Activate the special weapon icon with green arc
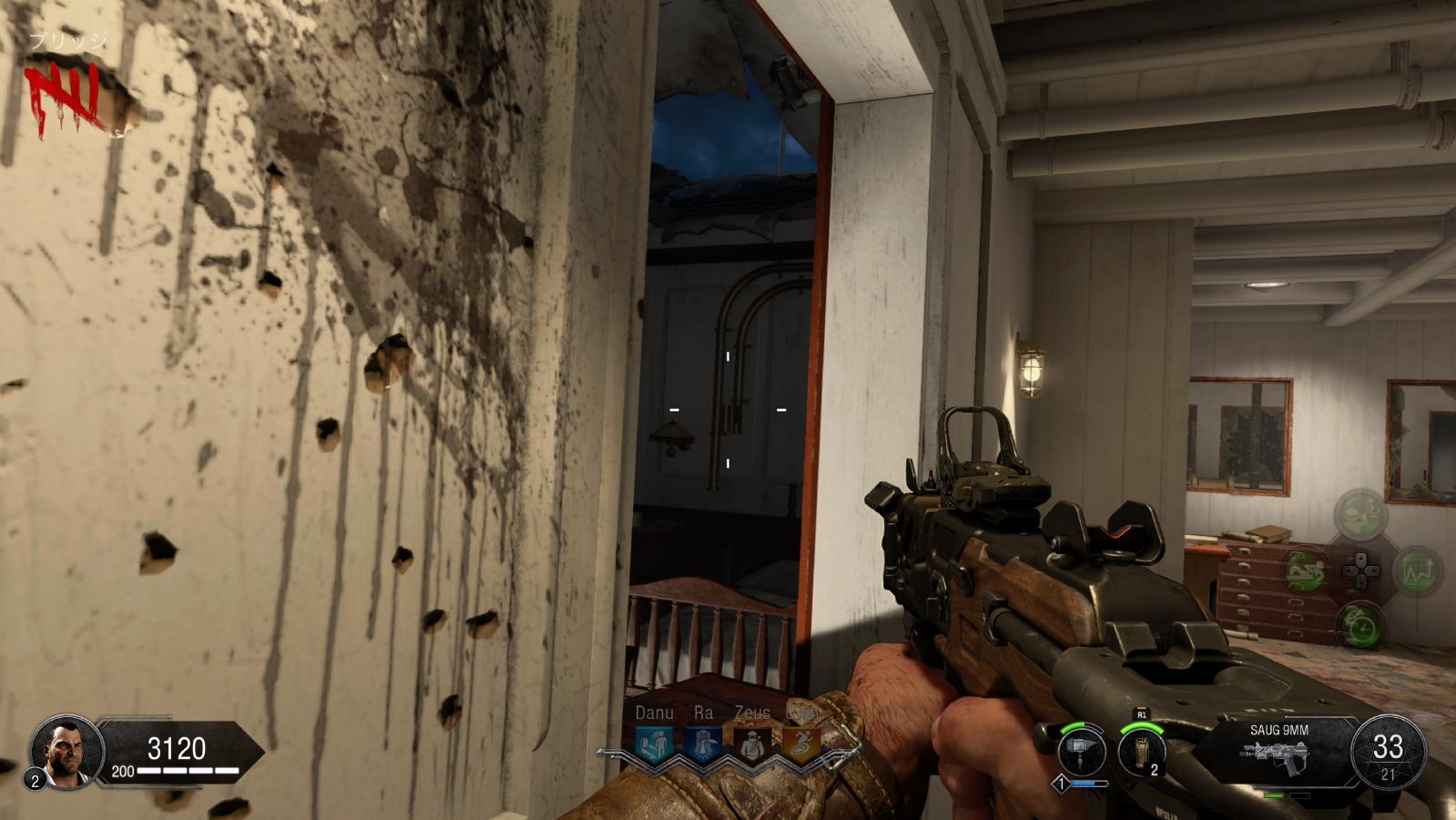 tap(1081, 753)
